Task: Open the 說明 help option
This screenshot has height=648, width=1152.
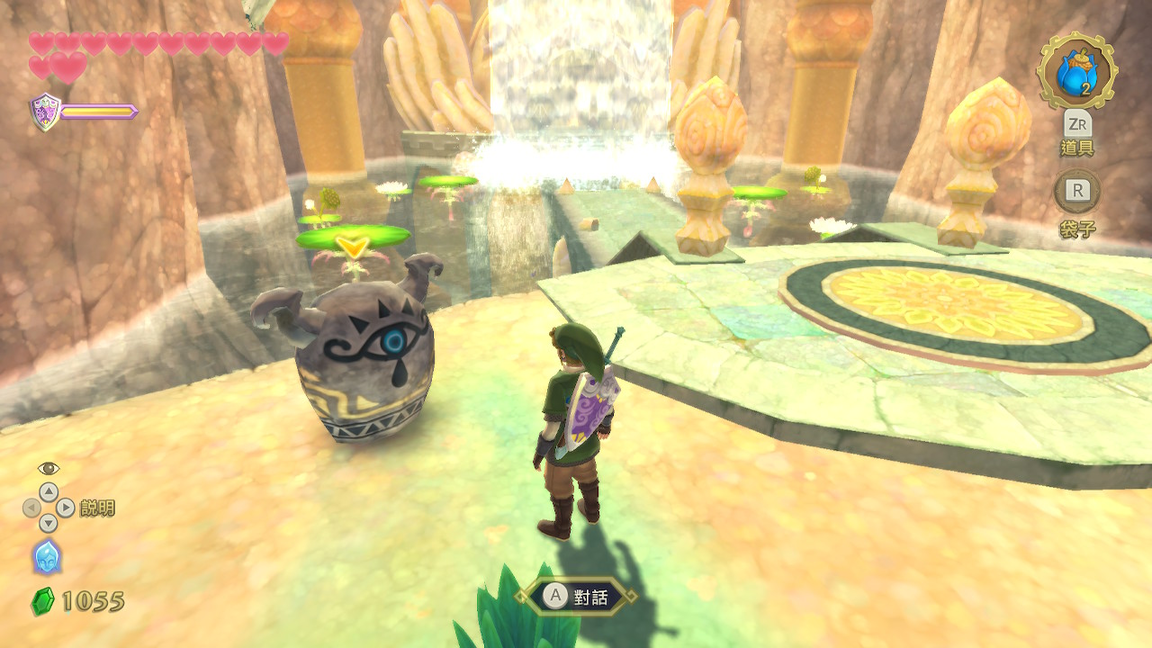Action: click(x=97, y=508)
